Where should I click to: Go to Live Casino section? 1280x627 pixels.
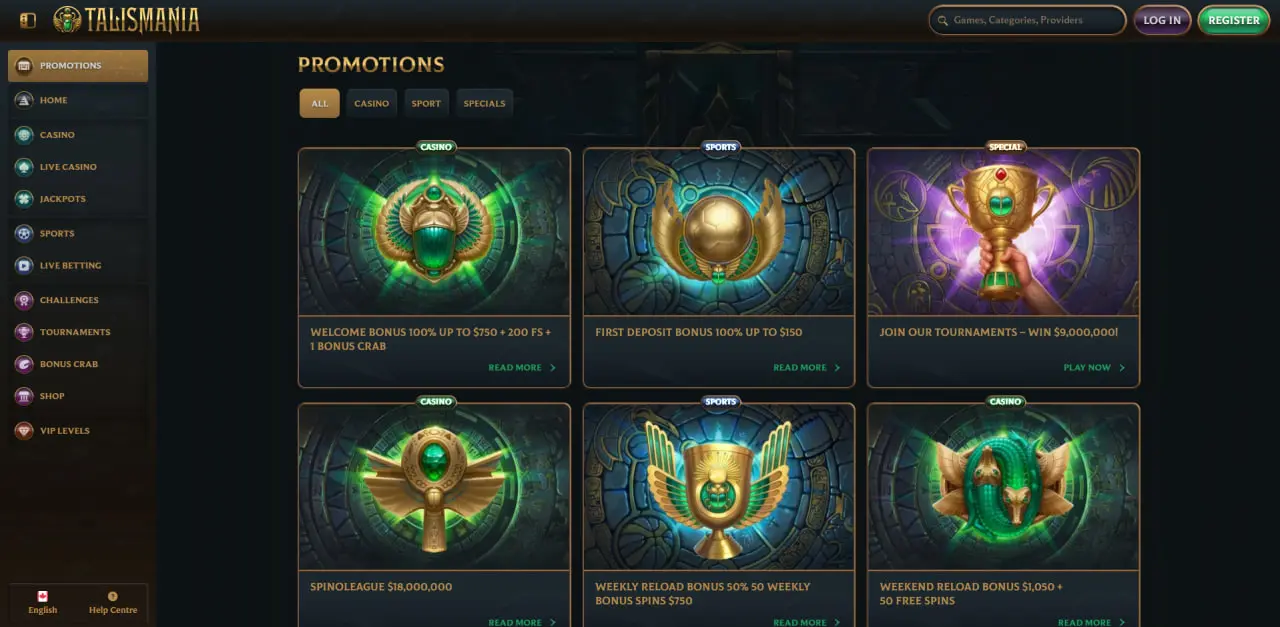coord(68,167)
